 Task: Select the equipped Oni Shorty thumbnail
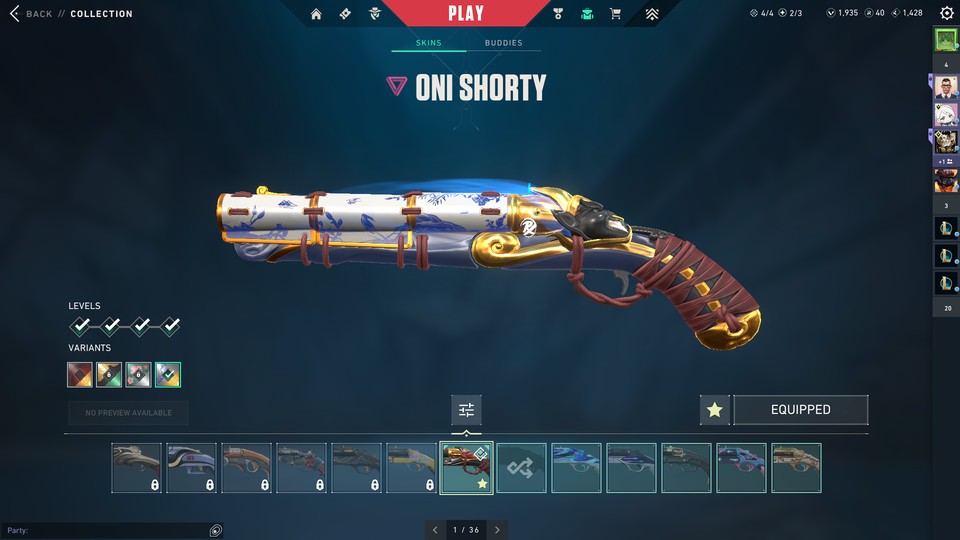[466, 468]
